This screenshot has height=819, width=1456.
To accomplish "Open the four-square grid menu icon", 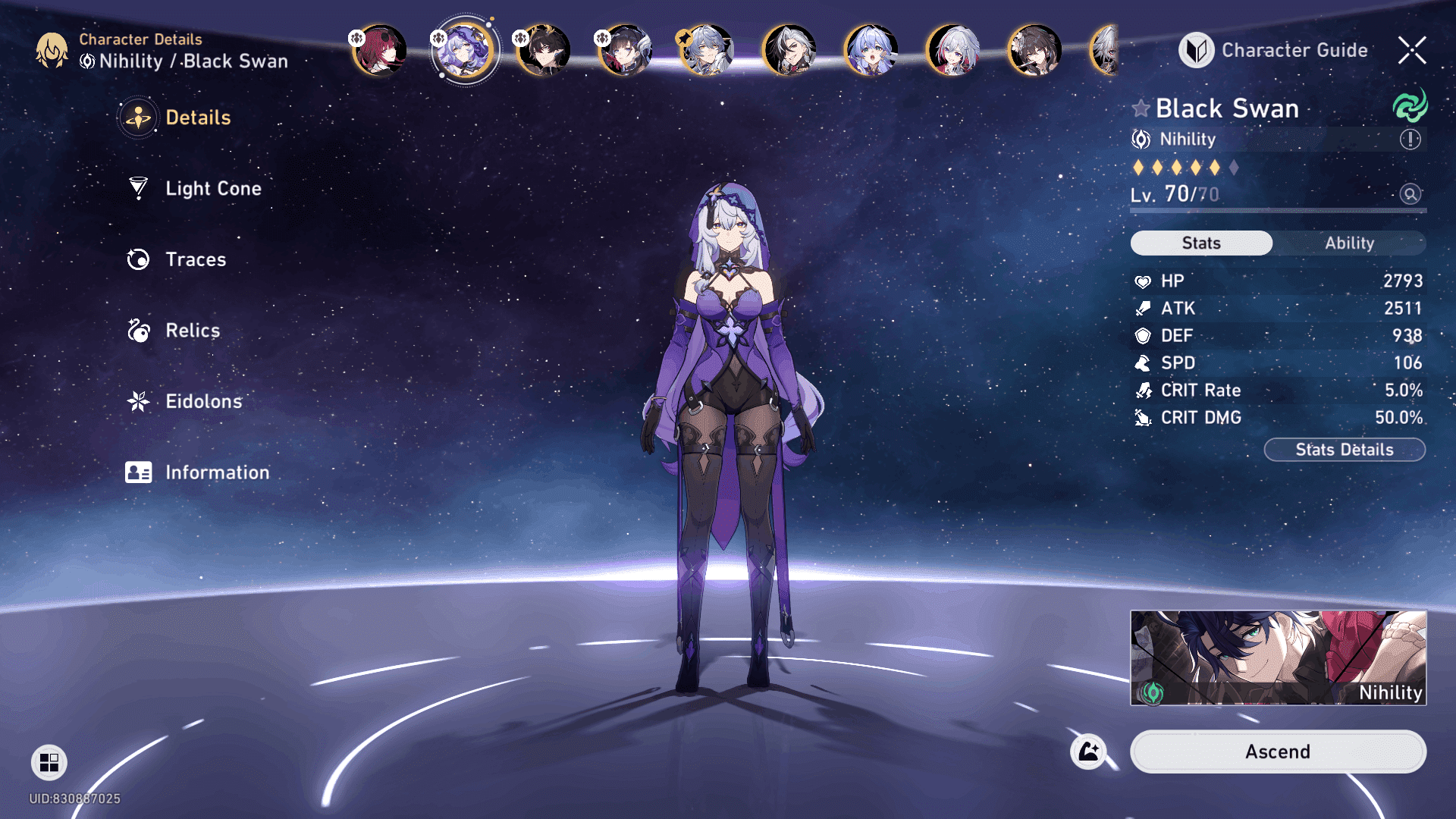I will (x=49, y=762).
